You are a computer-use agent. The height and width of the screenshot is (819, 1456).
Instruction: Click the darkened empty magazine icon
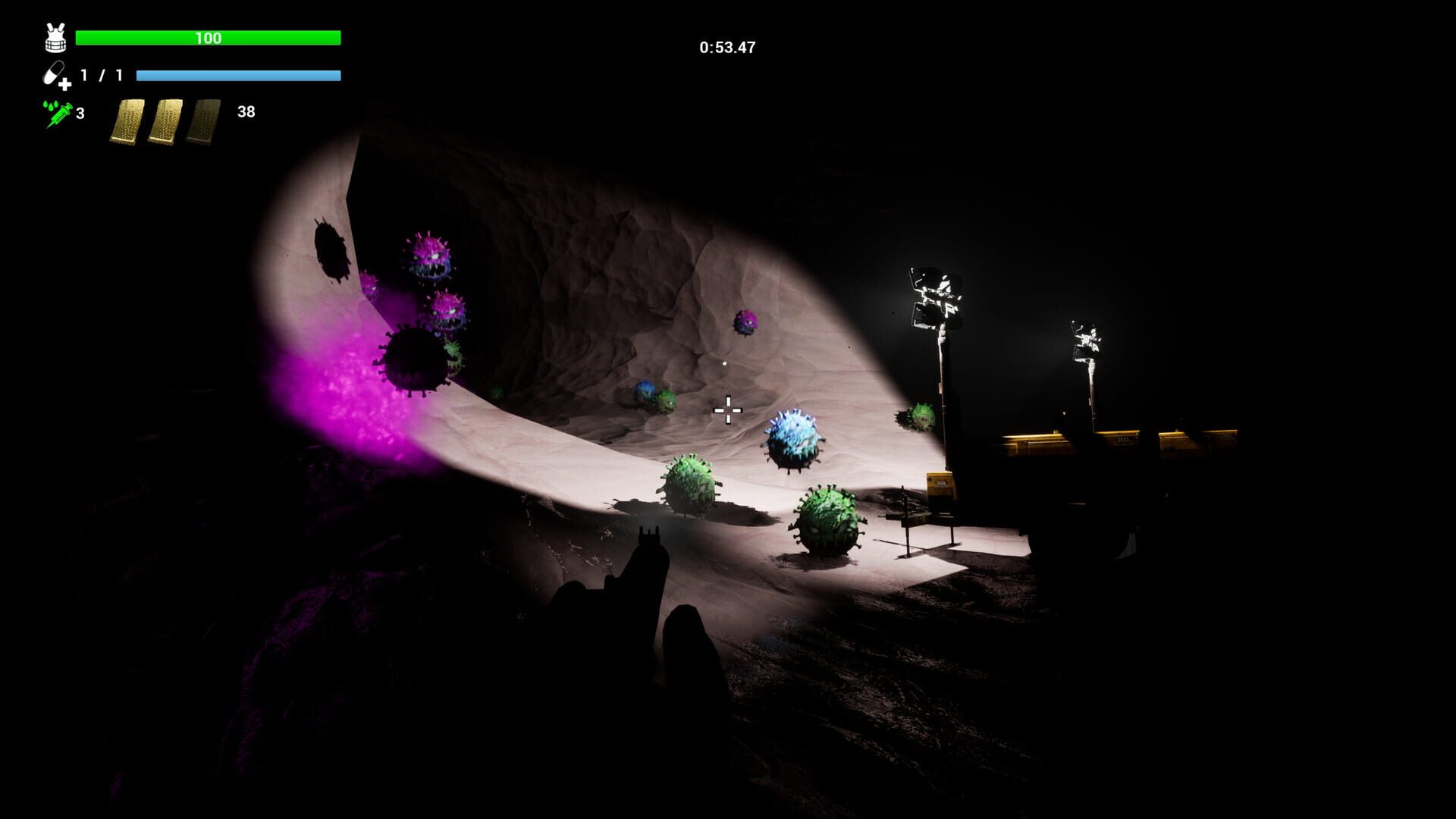[x=206, y=119]
